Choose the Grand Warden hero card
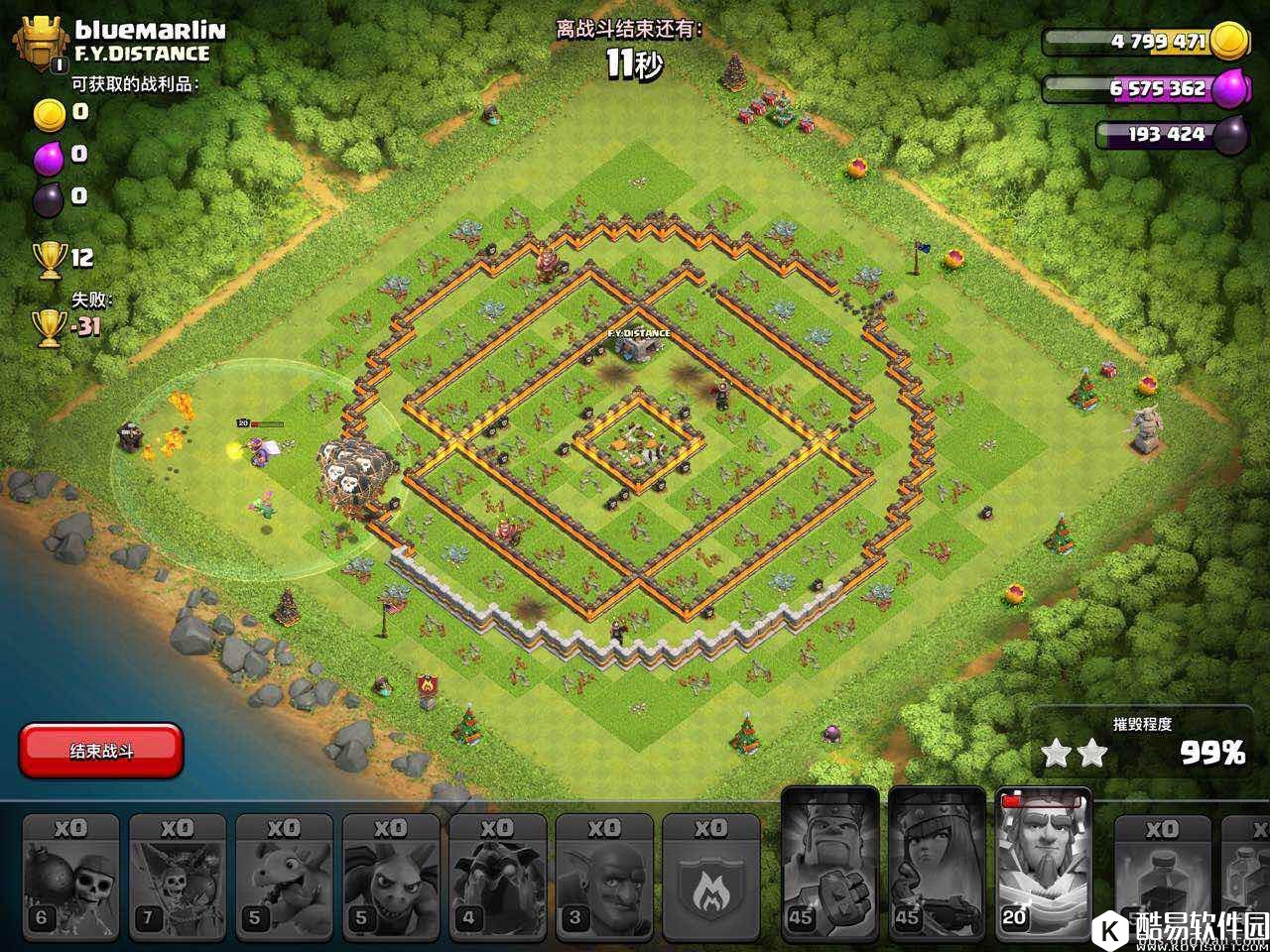The image size is (1270, 952). (x=1043, y=865)
